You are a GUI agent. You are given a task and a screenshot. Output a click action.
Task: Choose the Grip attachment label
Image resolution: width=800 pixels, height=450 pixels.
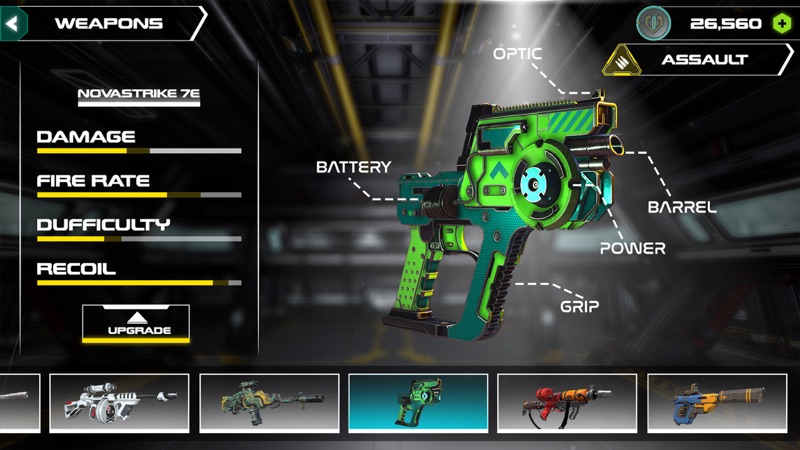coord(579,306)
